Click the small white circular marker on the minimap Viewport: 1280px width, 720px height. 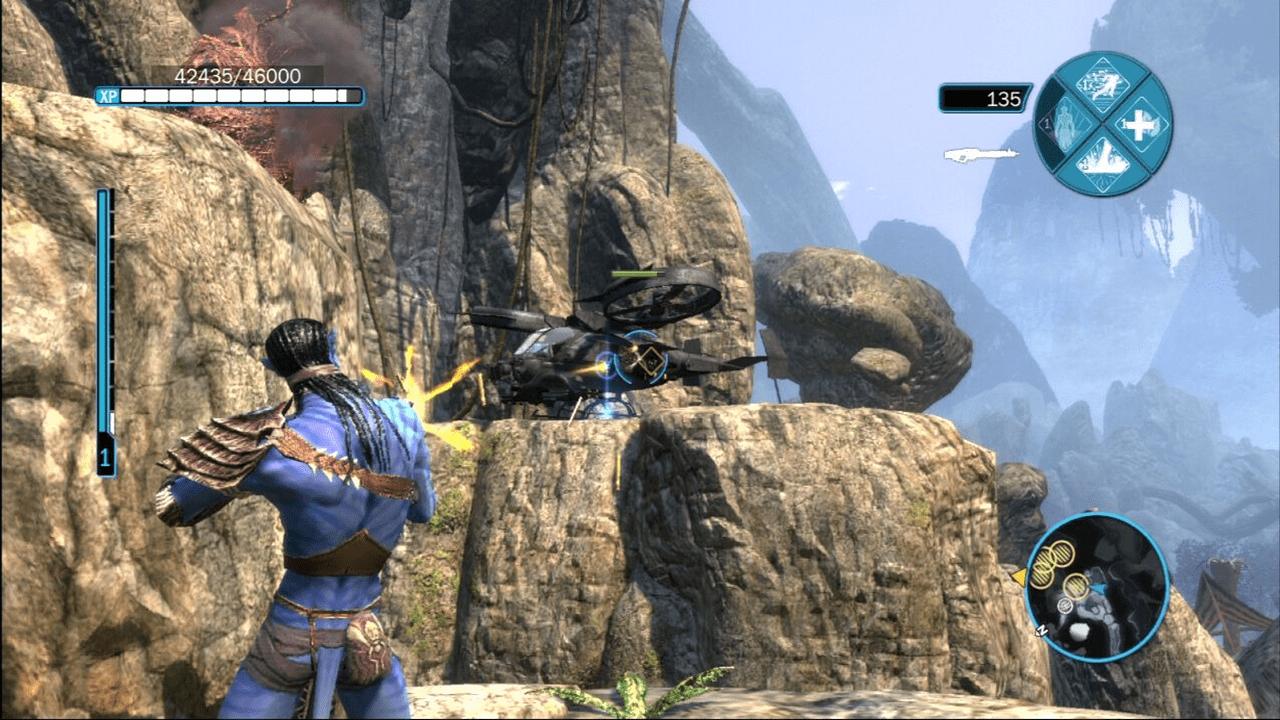pos(1065,606)
